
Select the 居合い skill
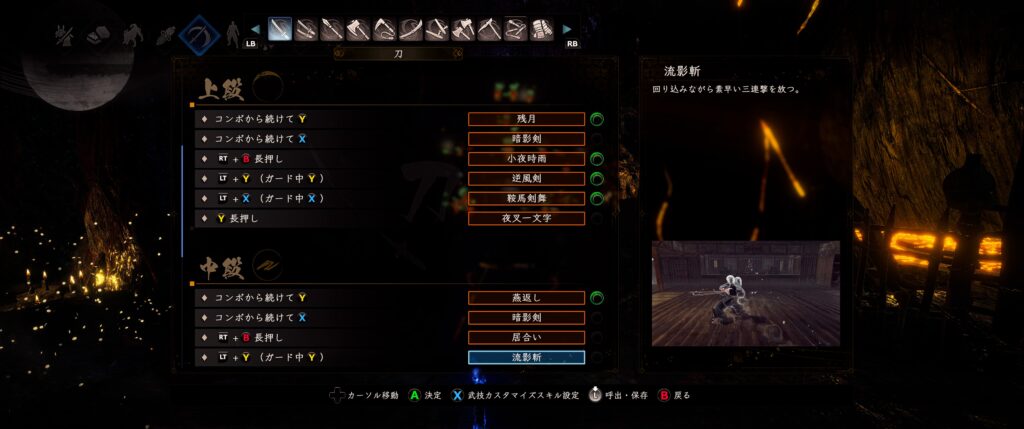coord(526,337)
